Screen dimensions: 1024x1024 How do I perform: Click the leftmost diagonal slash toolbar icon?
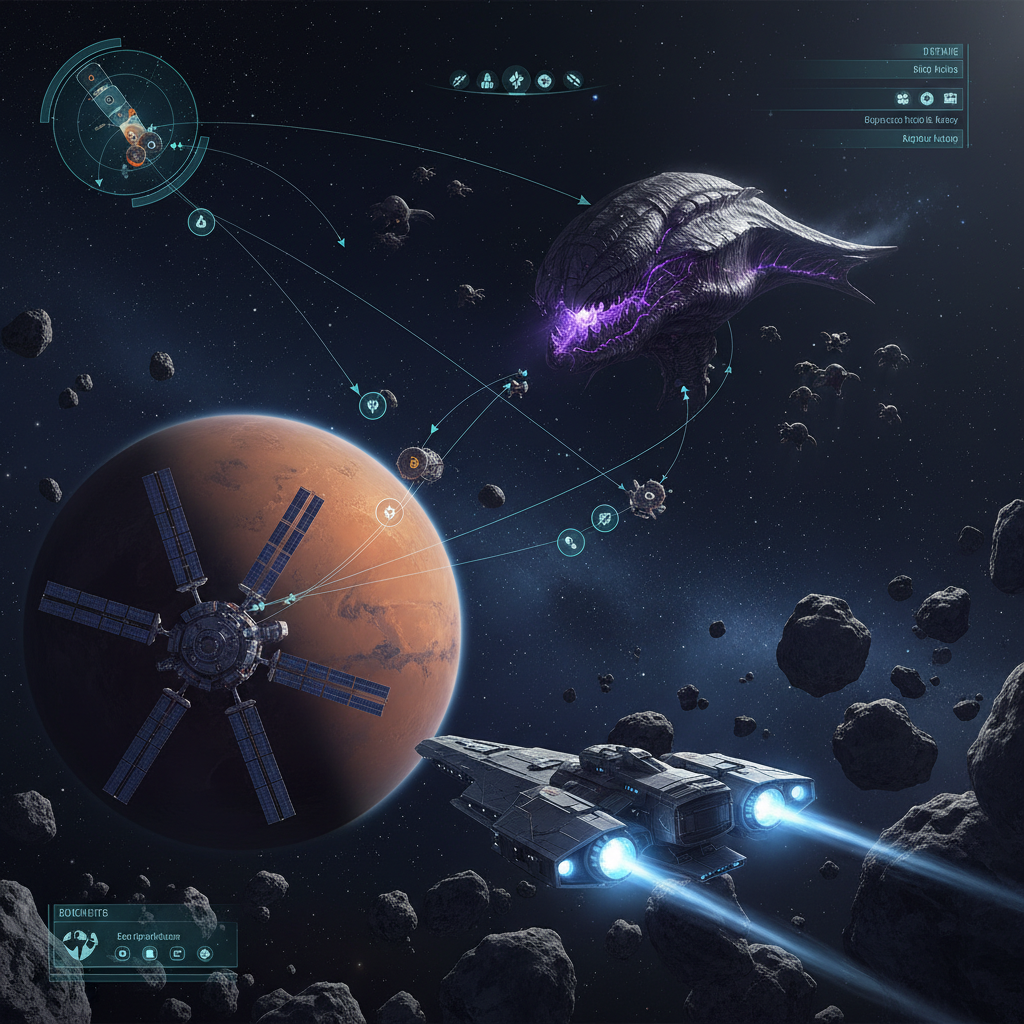(x=461, y=78)
